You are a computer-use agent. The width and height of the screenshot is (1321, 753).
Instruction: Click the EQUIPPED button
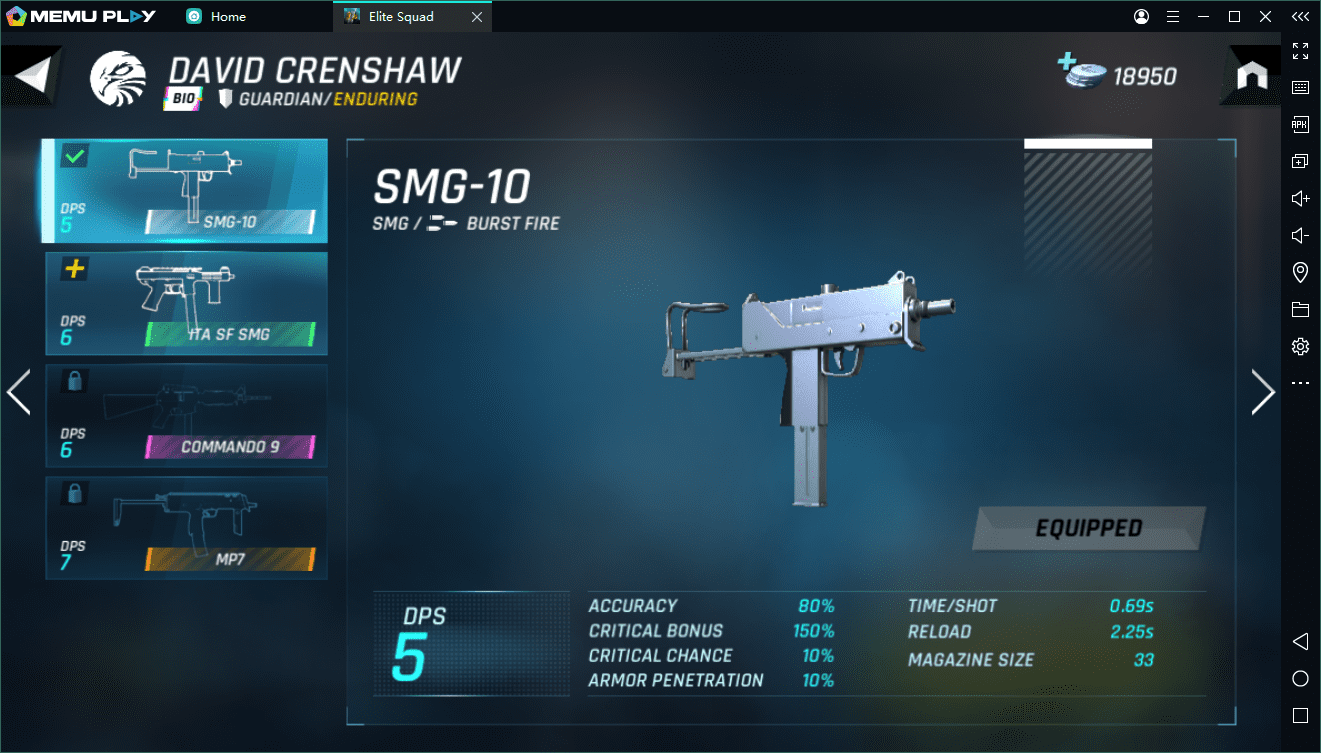(x=1088, y=528)
